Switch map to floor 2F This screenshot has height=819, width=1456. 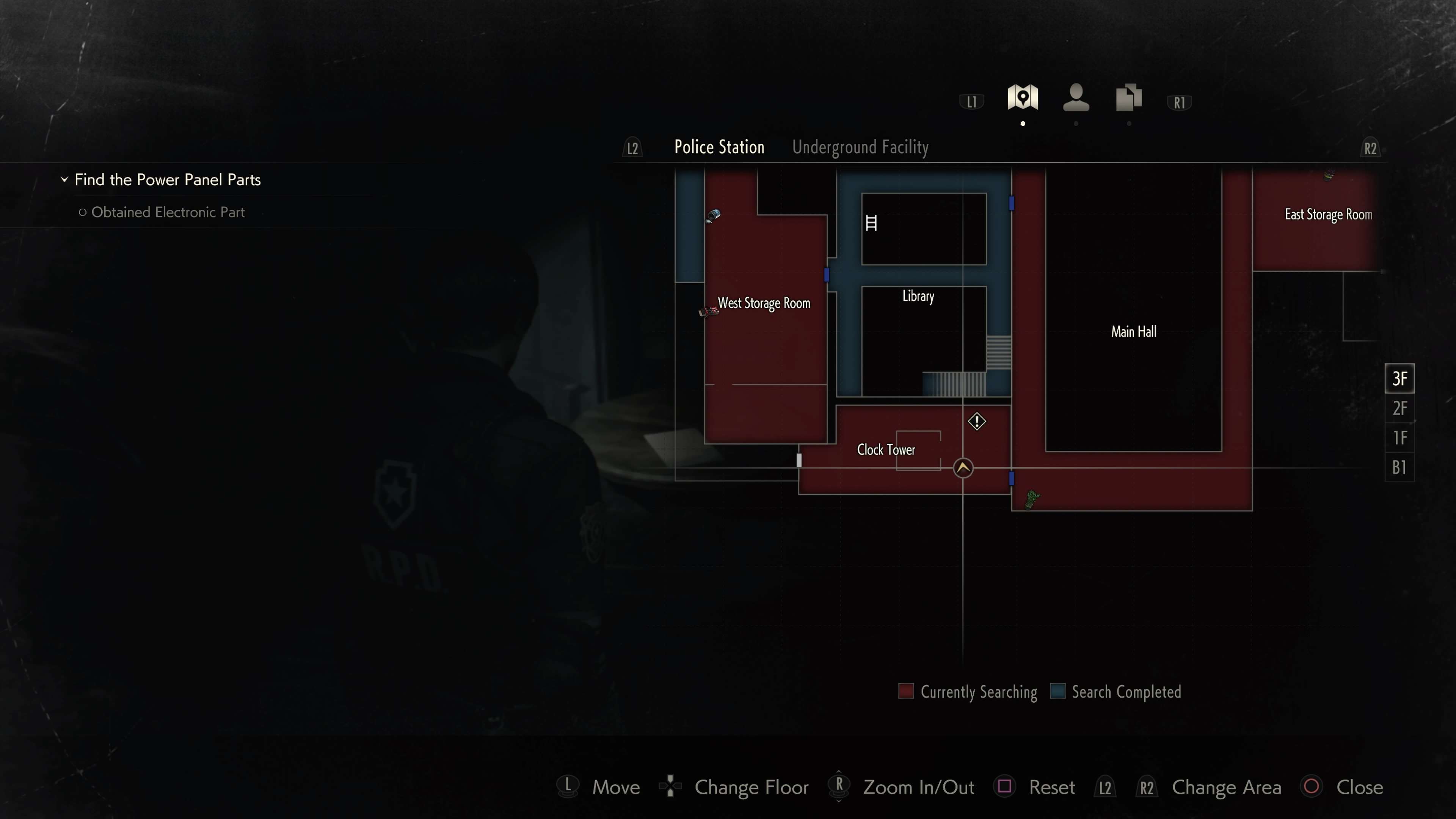[1399, 408]
